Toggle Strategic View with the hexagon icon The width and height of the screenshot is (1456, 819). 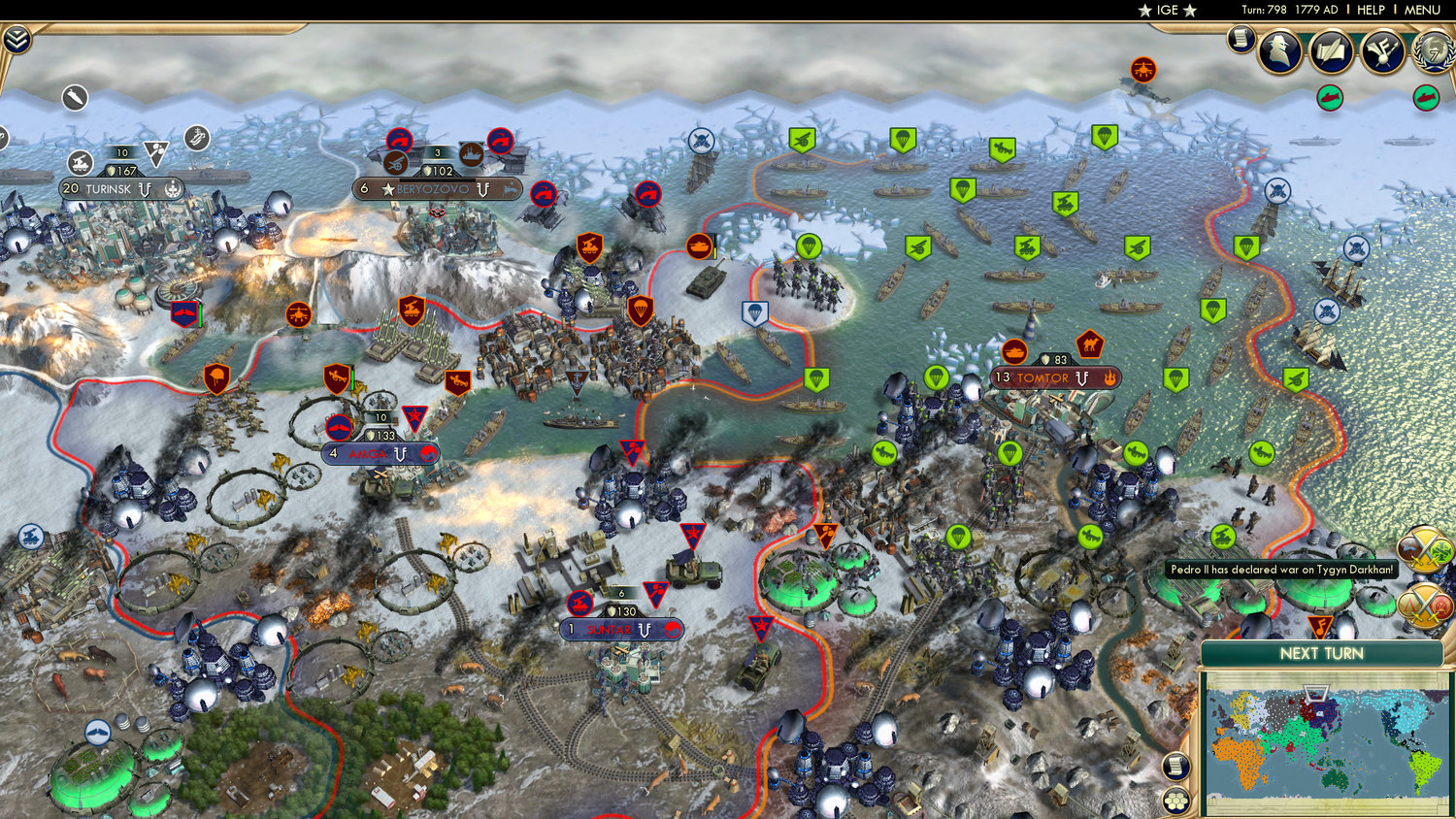pyautogui.click(x=1175, y=801)
